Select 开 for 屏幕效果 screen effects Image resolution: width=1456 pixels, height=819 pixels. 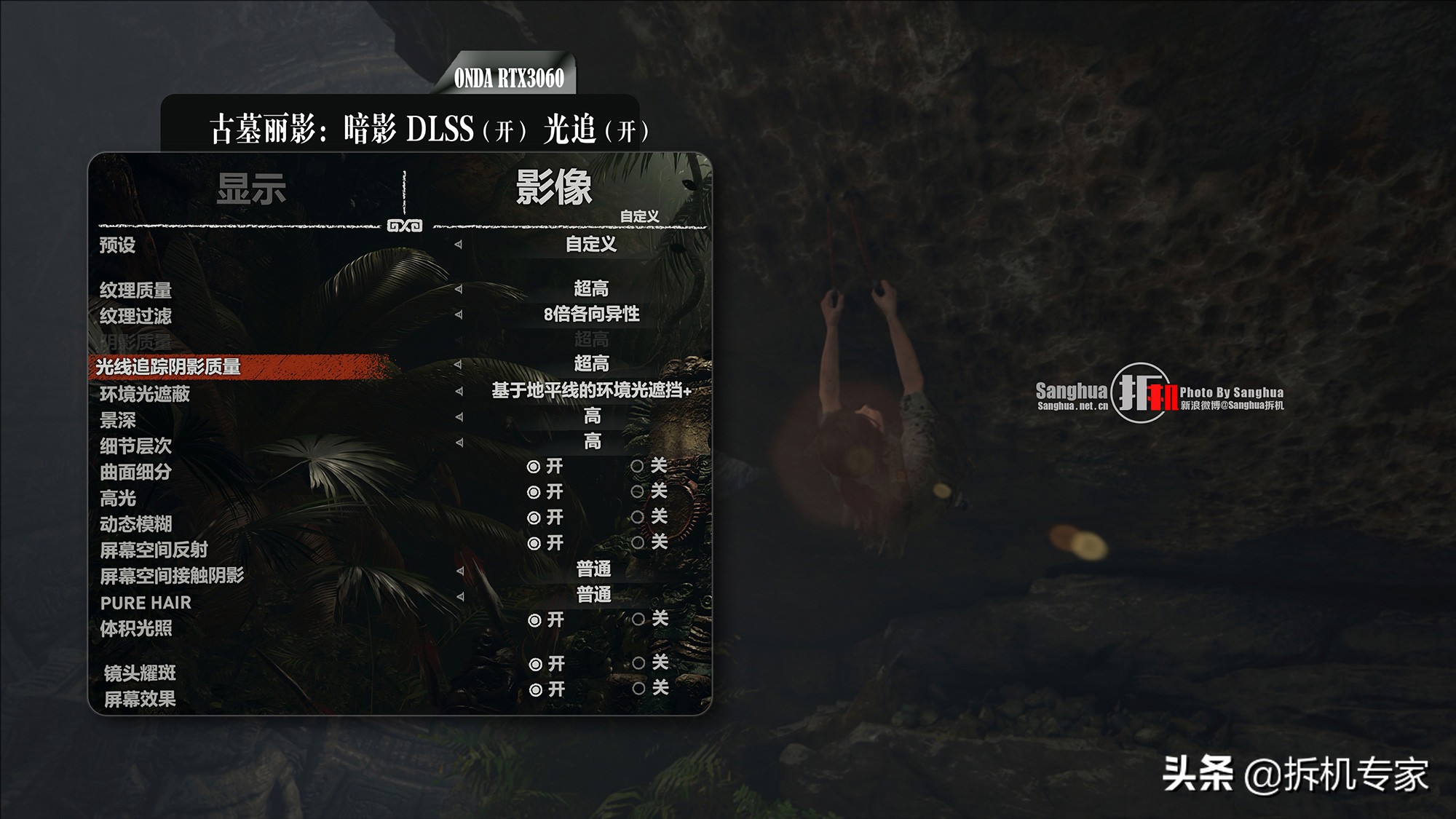[x=536, y=689]
